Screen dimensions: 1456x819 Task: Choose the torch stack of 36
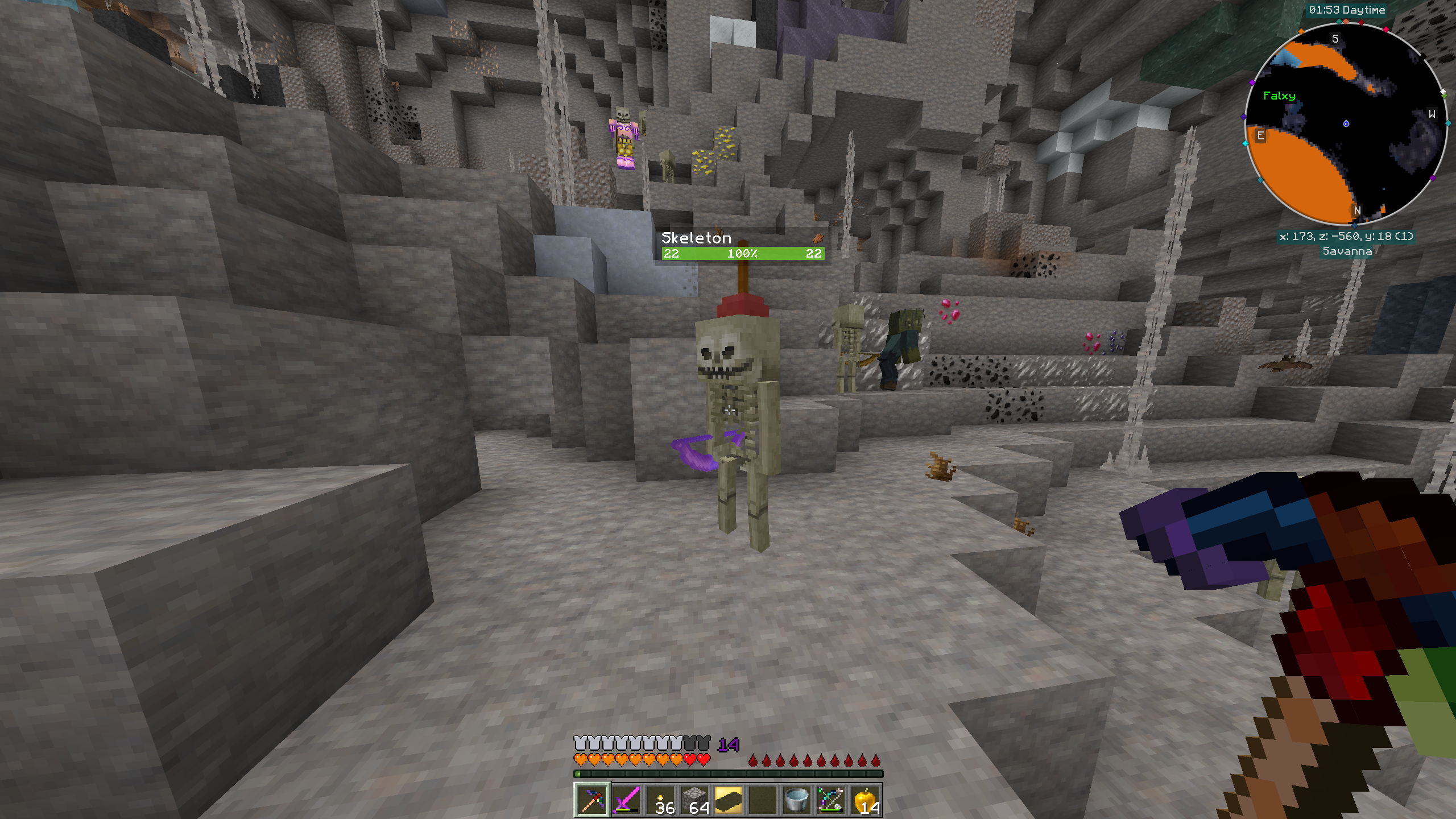[x=660, y=800]
